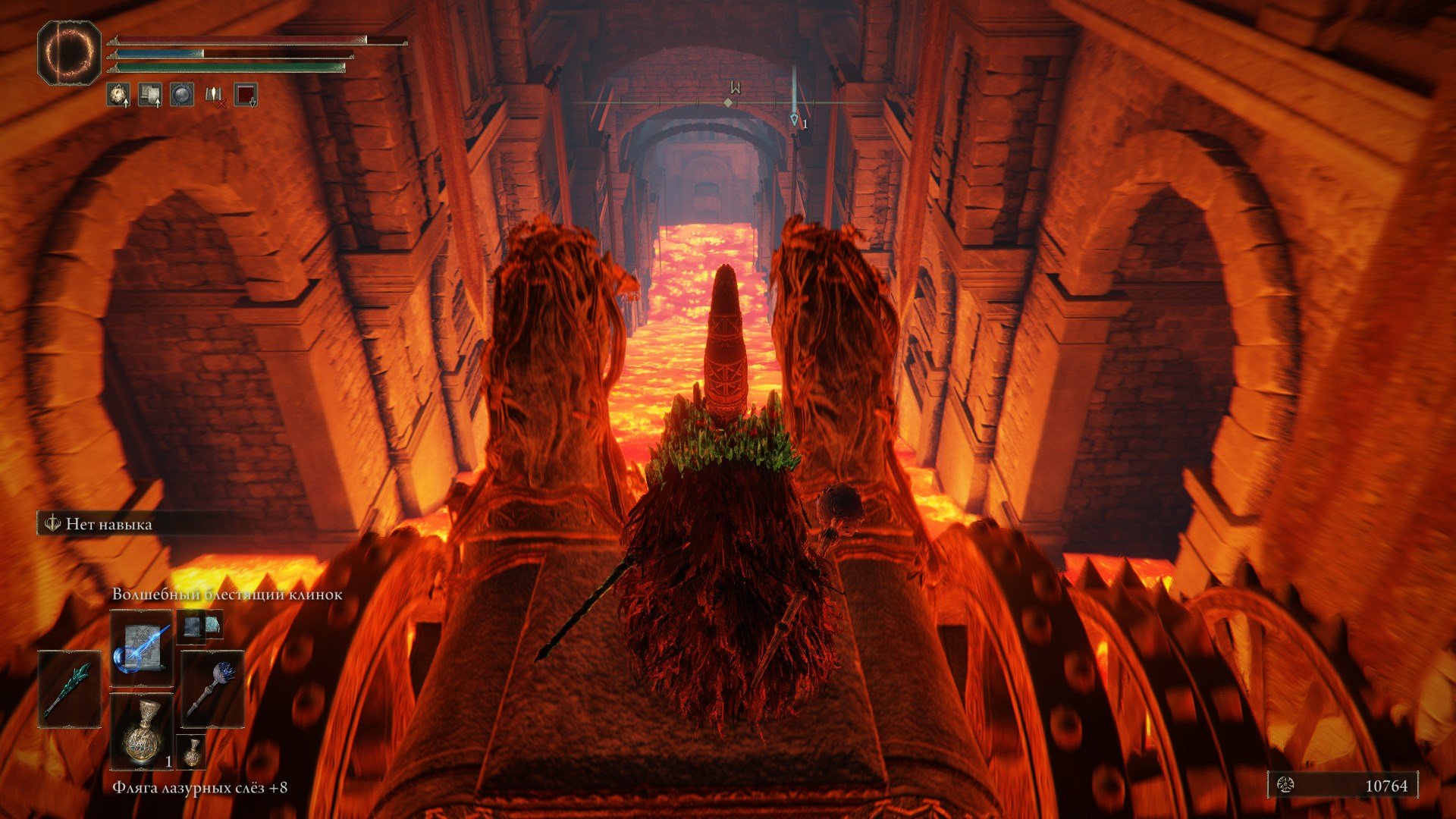Click the blue orb status icon
1456x819 pixels.
coord(182,95)
